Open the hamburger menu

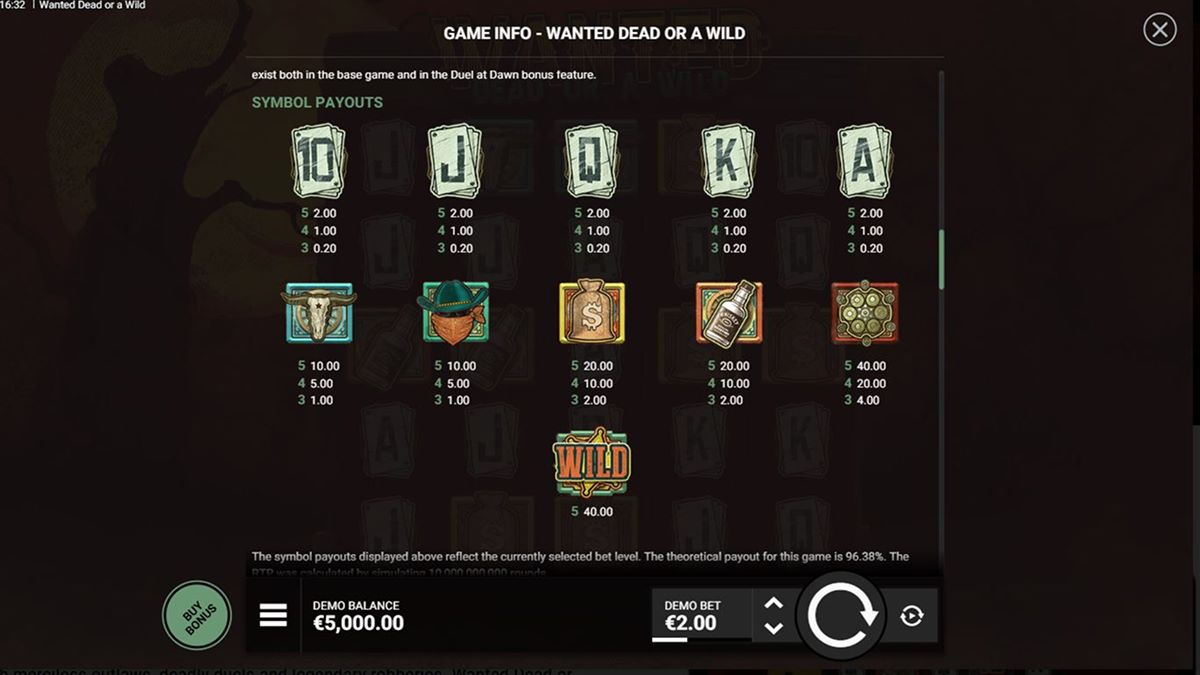(273, 616)
